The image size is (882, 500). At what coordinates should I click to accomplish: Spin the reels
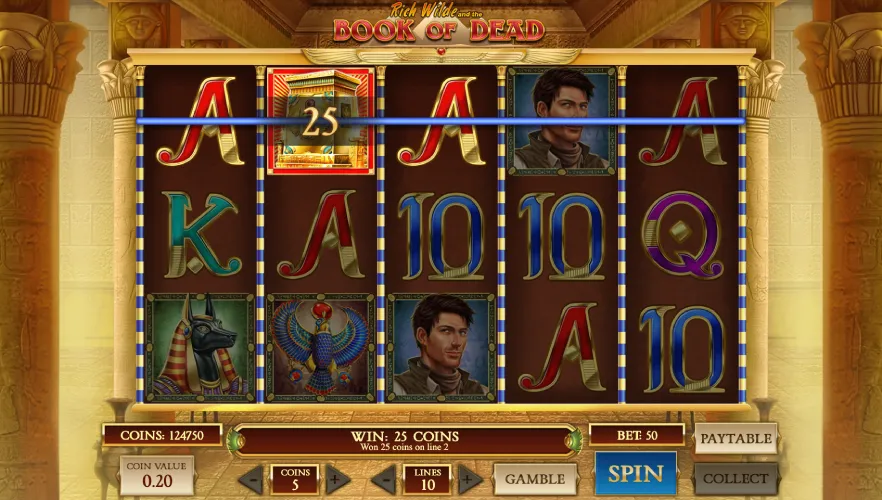click(x=635, y=474)
